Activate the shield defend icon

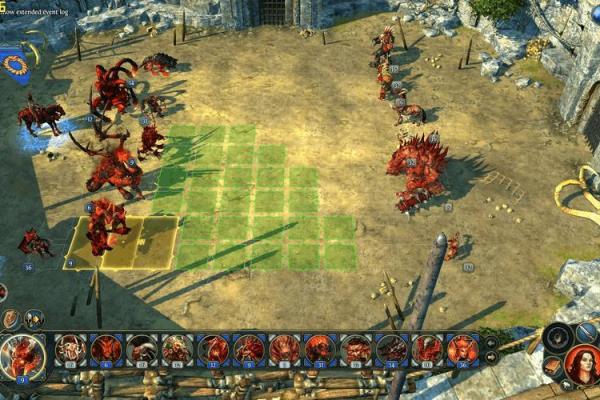tap(11, 319)
